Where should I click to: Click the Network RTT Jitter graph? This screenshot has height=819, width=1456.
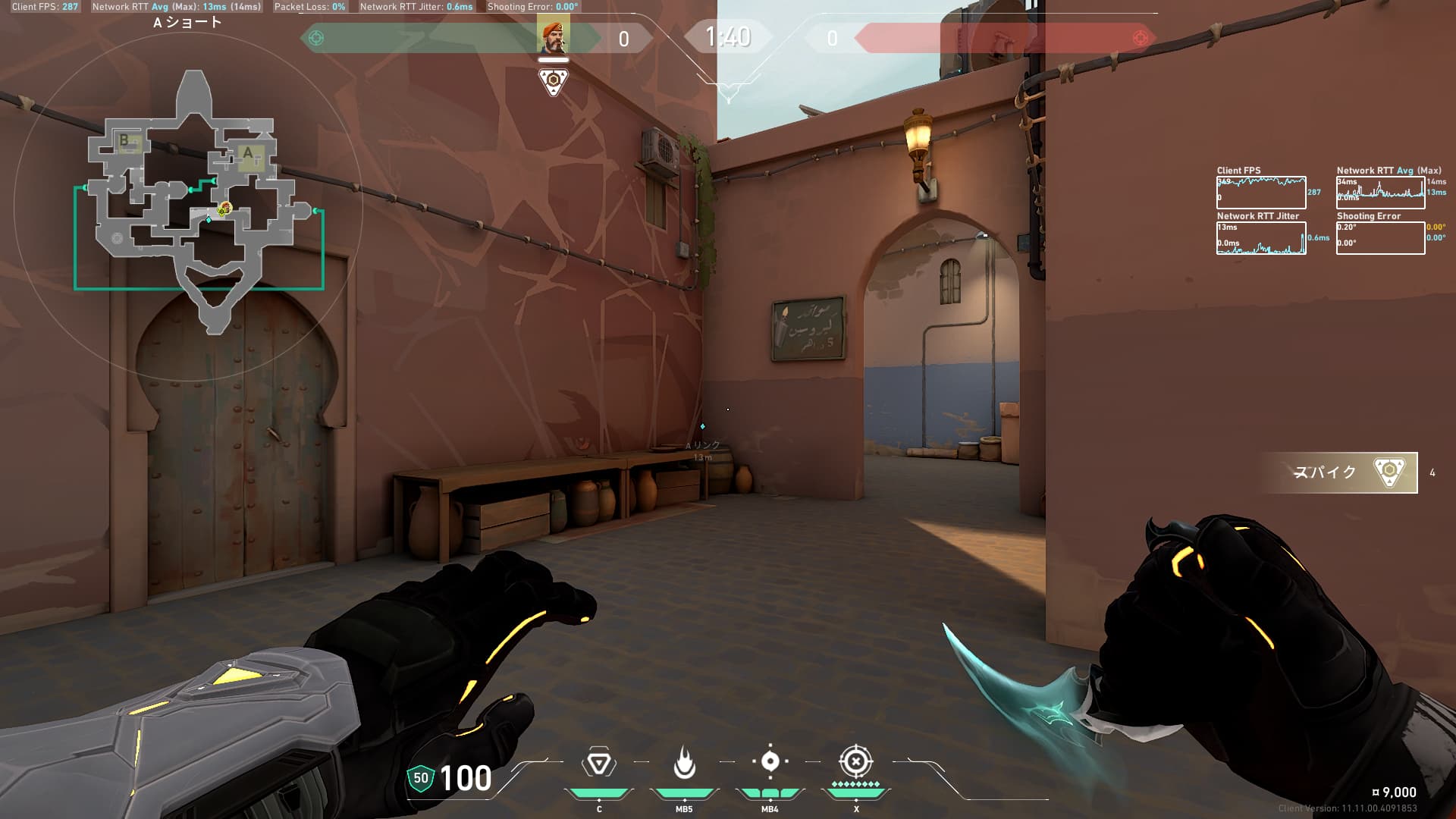pos(1261,238)
